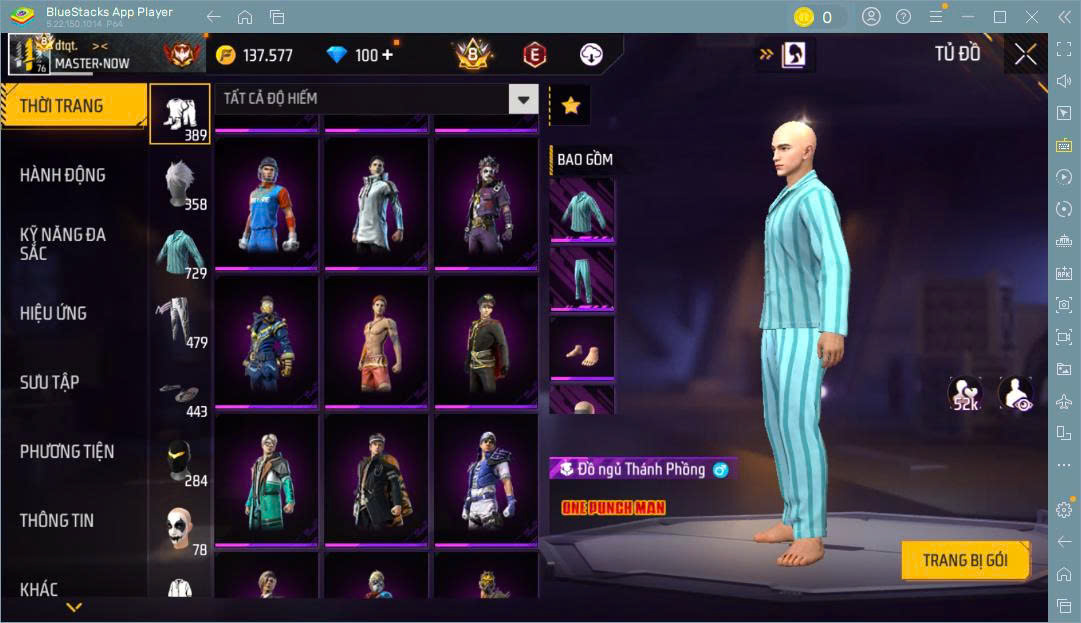Toggle the star favorites filter
Image resolution: width=1081 pixels, height=623 pixels.
pyautogui.click(x=571, y=105)
